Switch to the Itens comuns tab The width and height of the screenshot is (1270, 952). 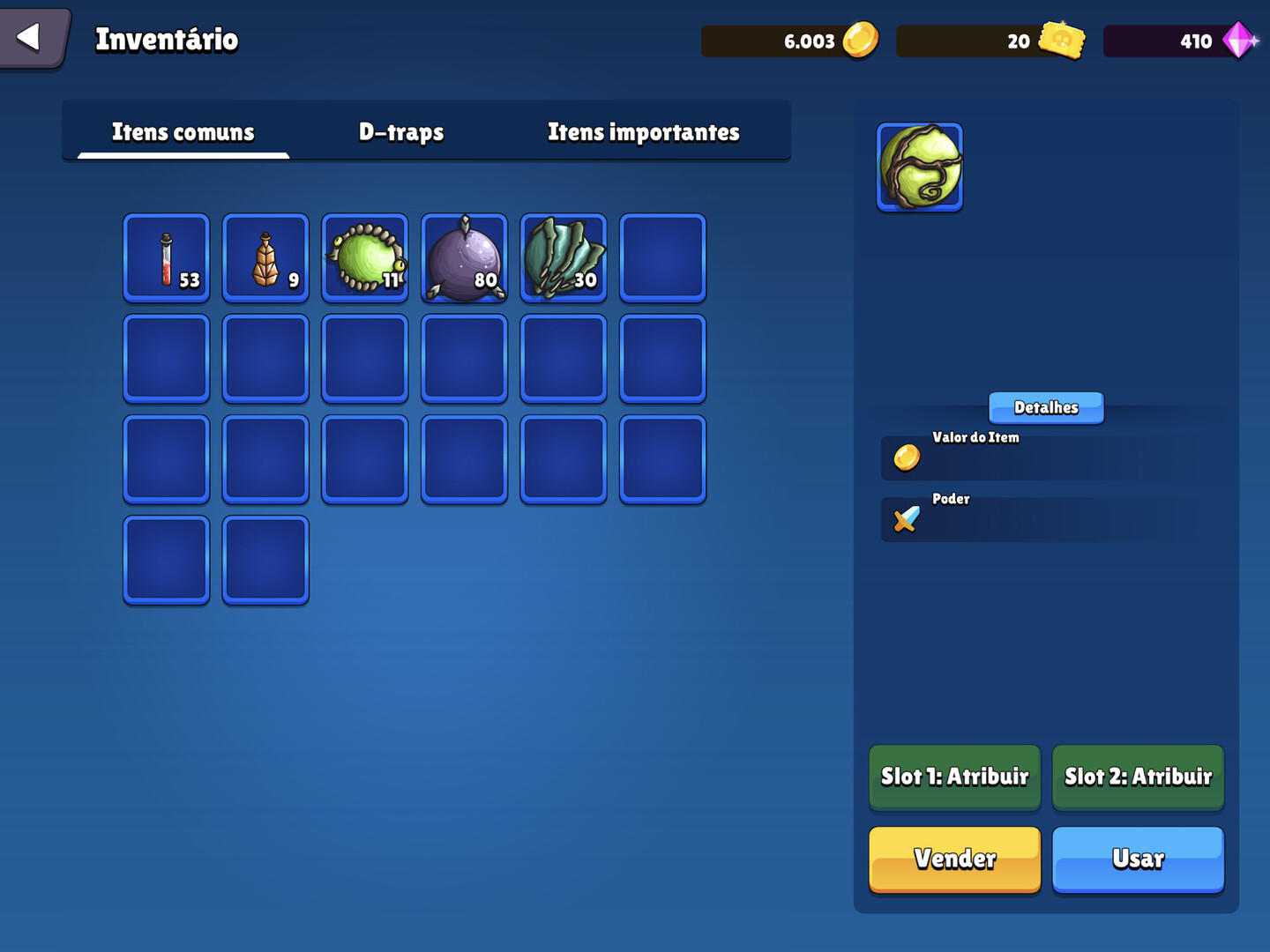[x=181, y=131]
